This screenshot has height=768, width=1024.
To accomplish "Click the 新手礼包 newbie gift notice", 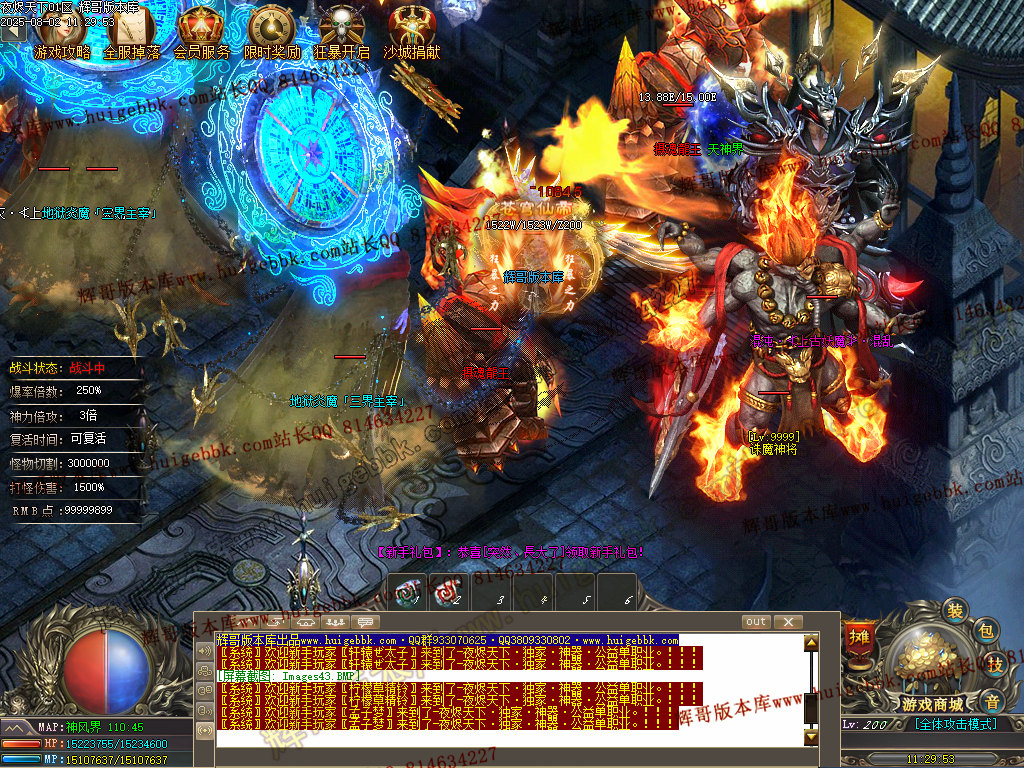I will (510, 551).
